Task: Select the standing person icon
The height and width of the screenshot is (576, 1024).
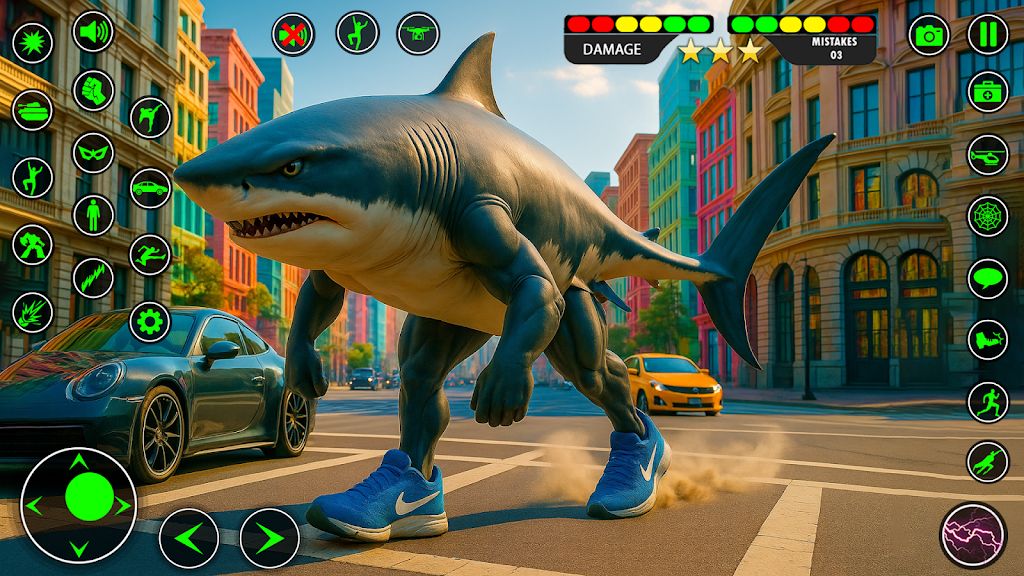Action: (x=93, y=215)
